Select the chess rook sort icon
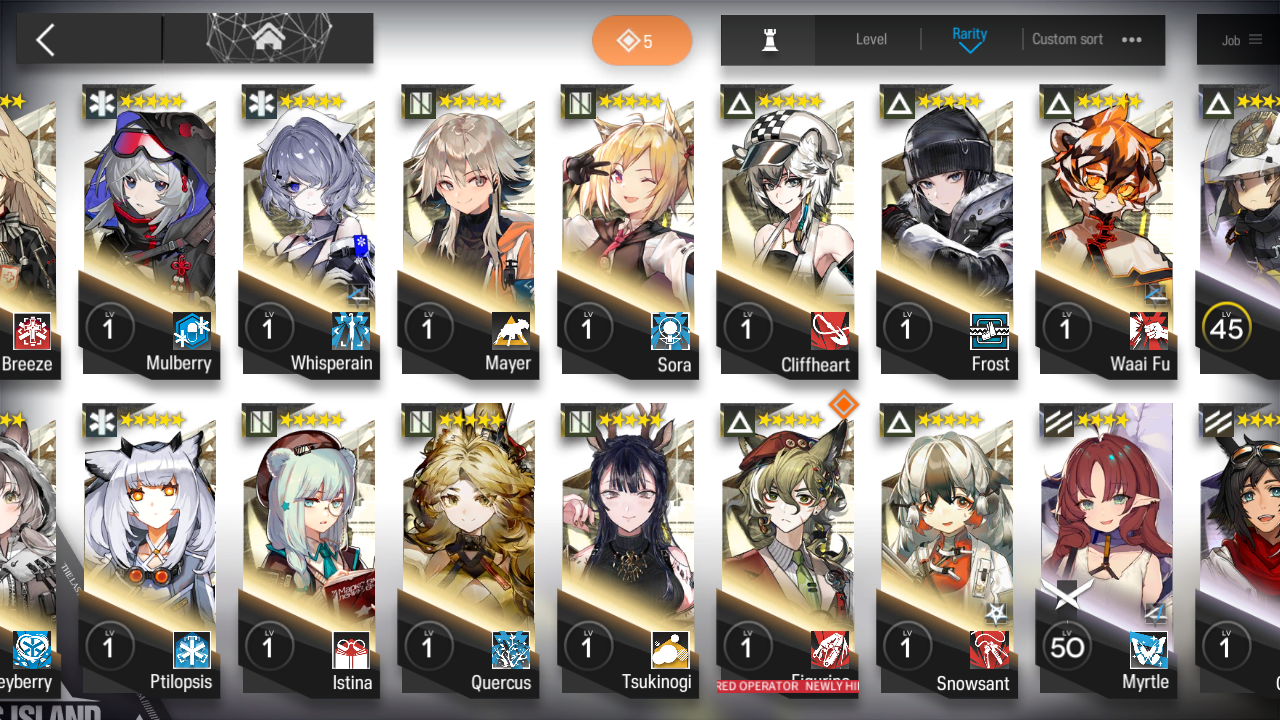The height and width of the screenshot is (720, 1280). tap(769, 40)
